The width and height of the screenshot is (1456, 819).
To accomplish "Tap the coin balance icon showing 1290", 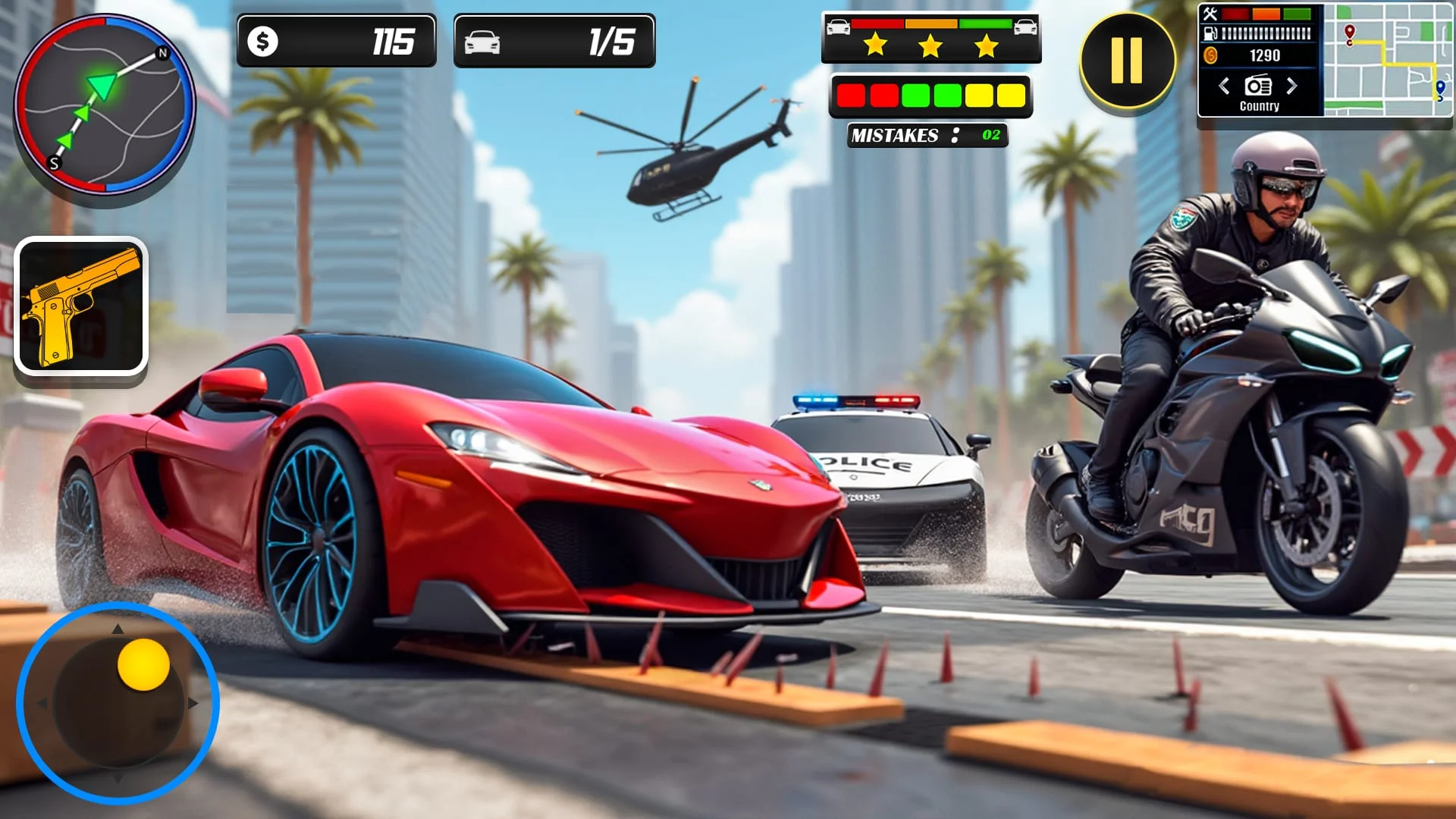I will tap(1210, 55).
